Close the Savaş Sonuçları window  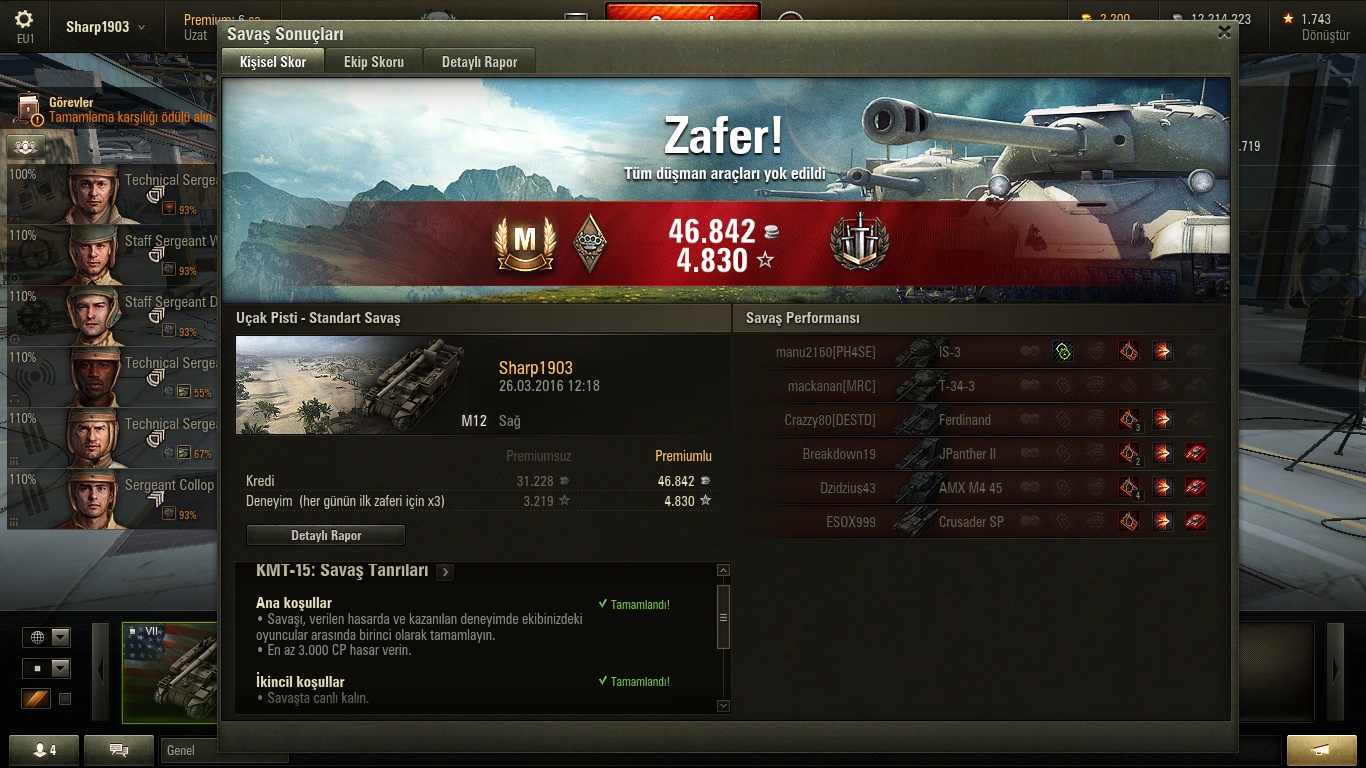1224,32
